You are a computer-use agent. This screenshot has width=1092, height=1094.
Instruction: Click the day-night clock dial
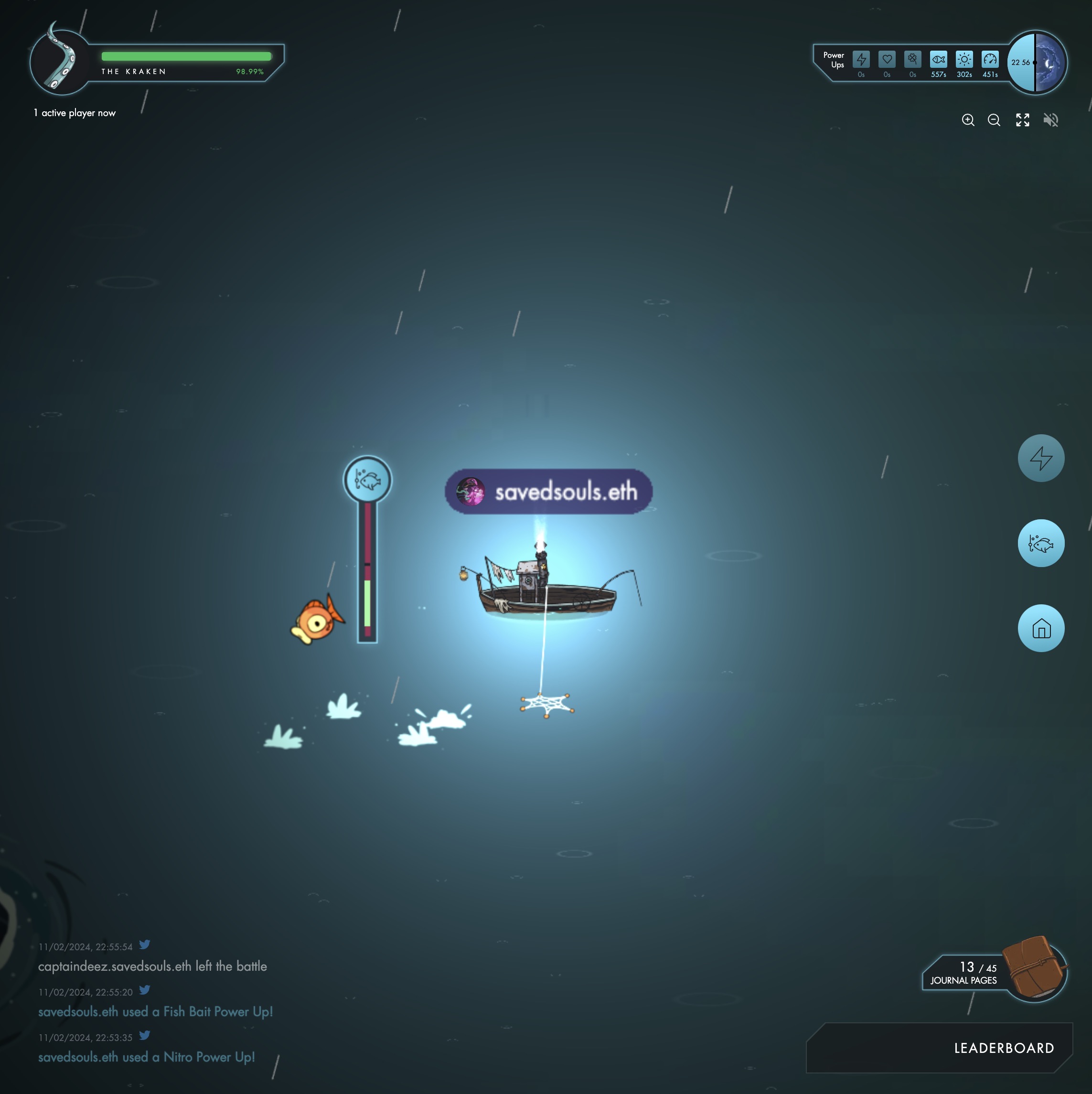(1037, 62)
